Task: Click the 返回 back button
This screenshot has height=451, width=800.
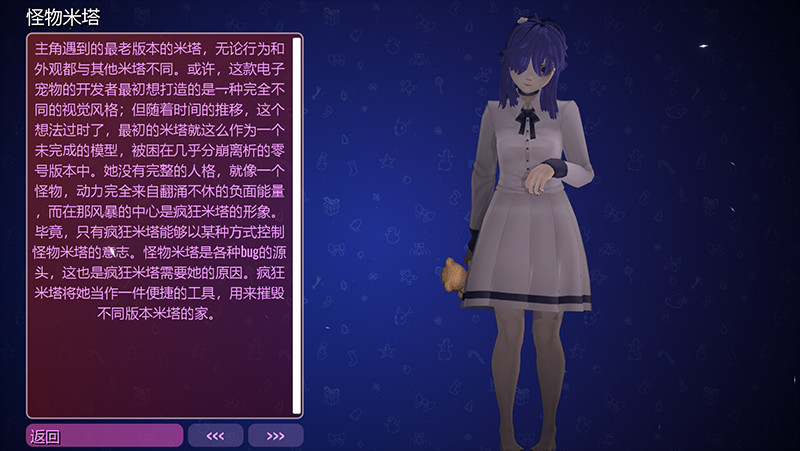Action: coord(104,435)
